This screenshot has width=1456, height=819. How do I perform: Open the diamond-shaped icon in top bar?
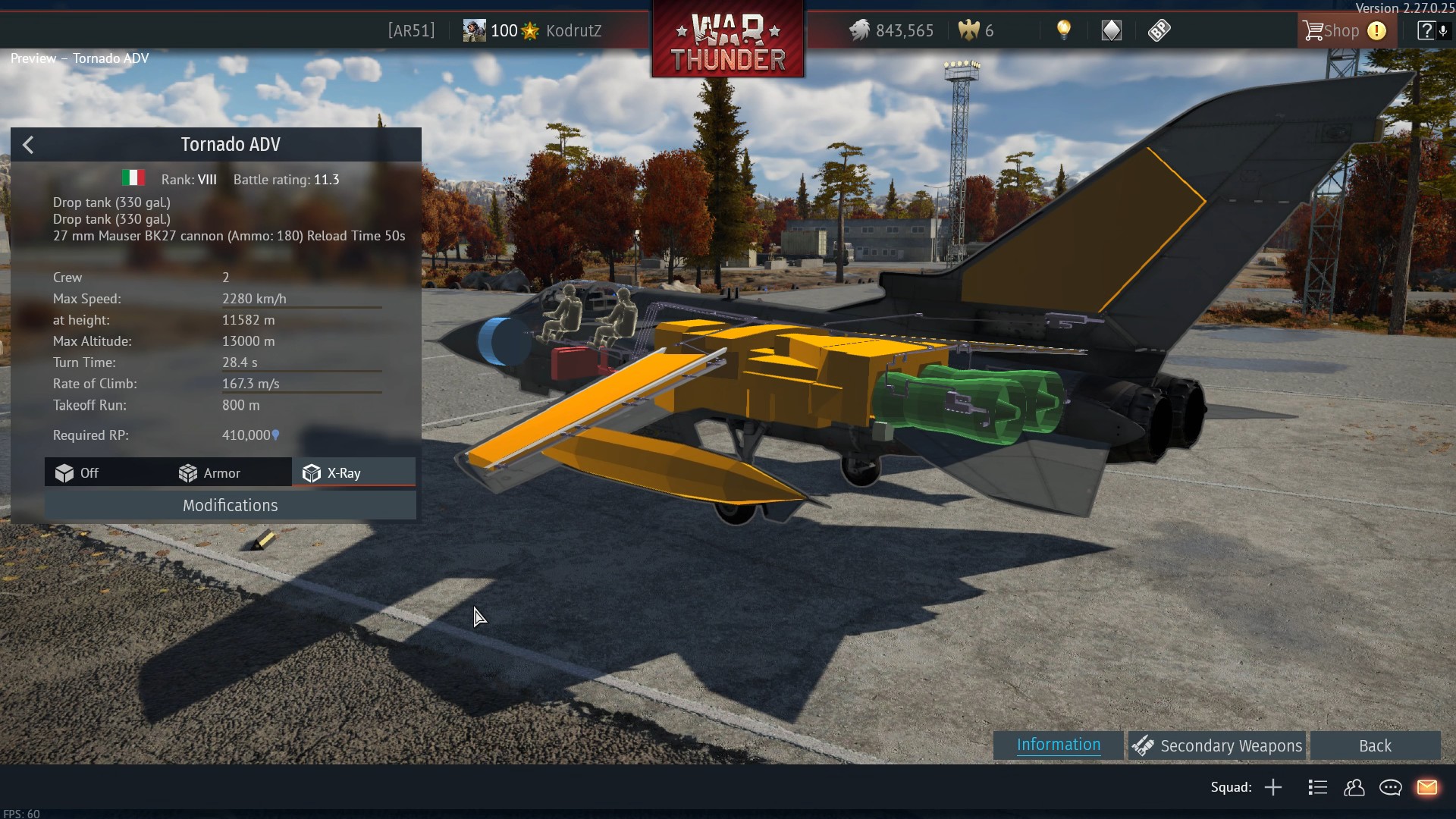1111,30
